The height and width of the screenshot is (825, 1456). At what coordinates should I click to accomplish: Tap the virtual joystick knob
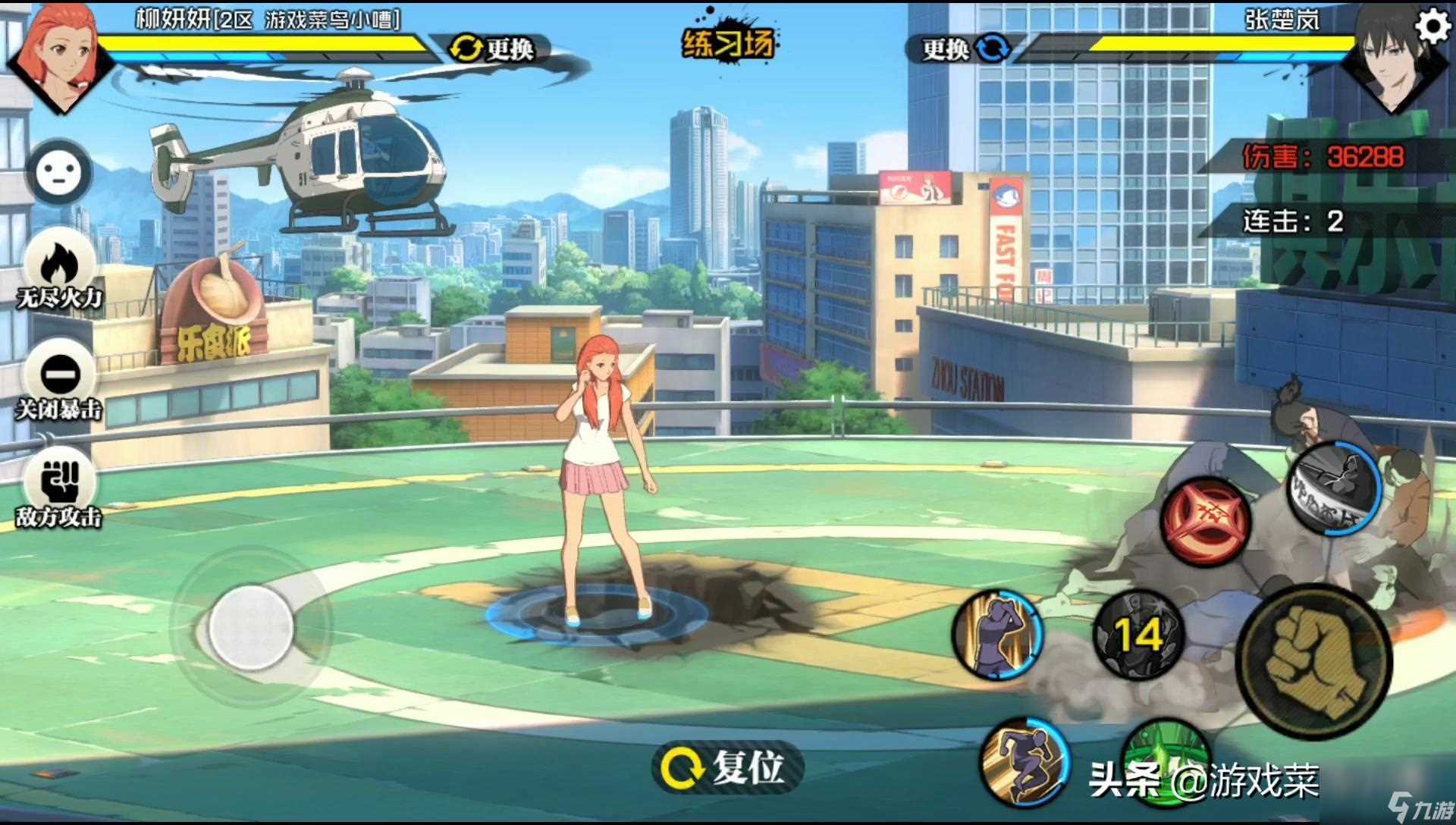[x=251, y=628]
